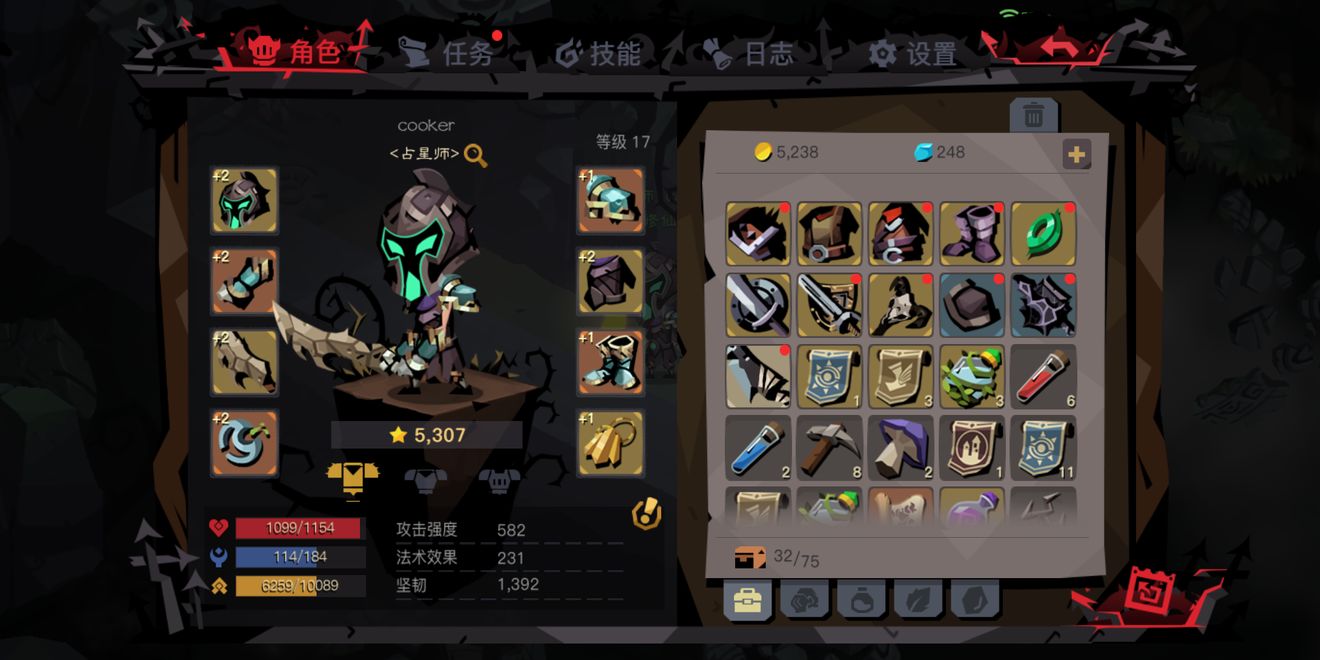The width and height of the screenshot is (1320, 660).
Task: Pick the green leaf ring item
Action: pyautogui.click(x=1043, y=234)
